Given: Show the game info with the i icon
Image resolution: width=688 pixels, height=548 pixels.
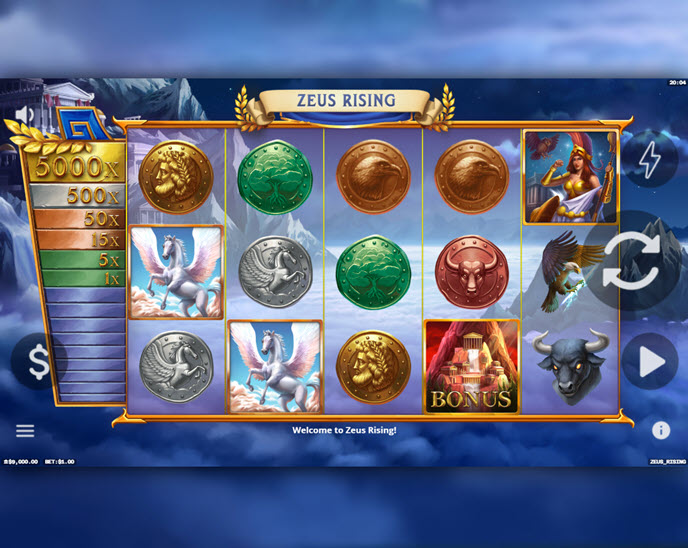Looking at the screenshot, I should coord(661,431).
